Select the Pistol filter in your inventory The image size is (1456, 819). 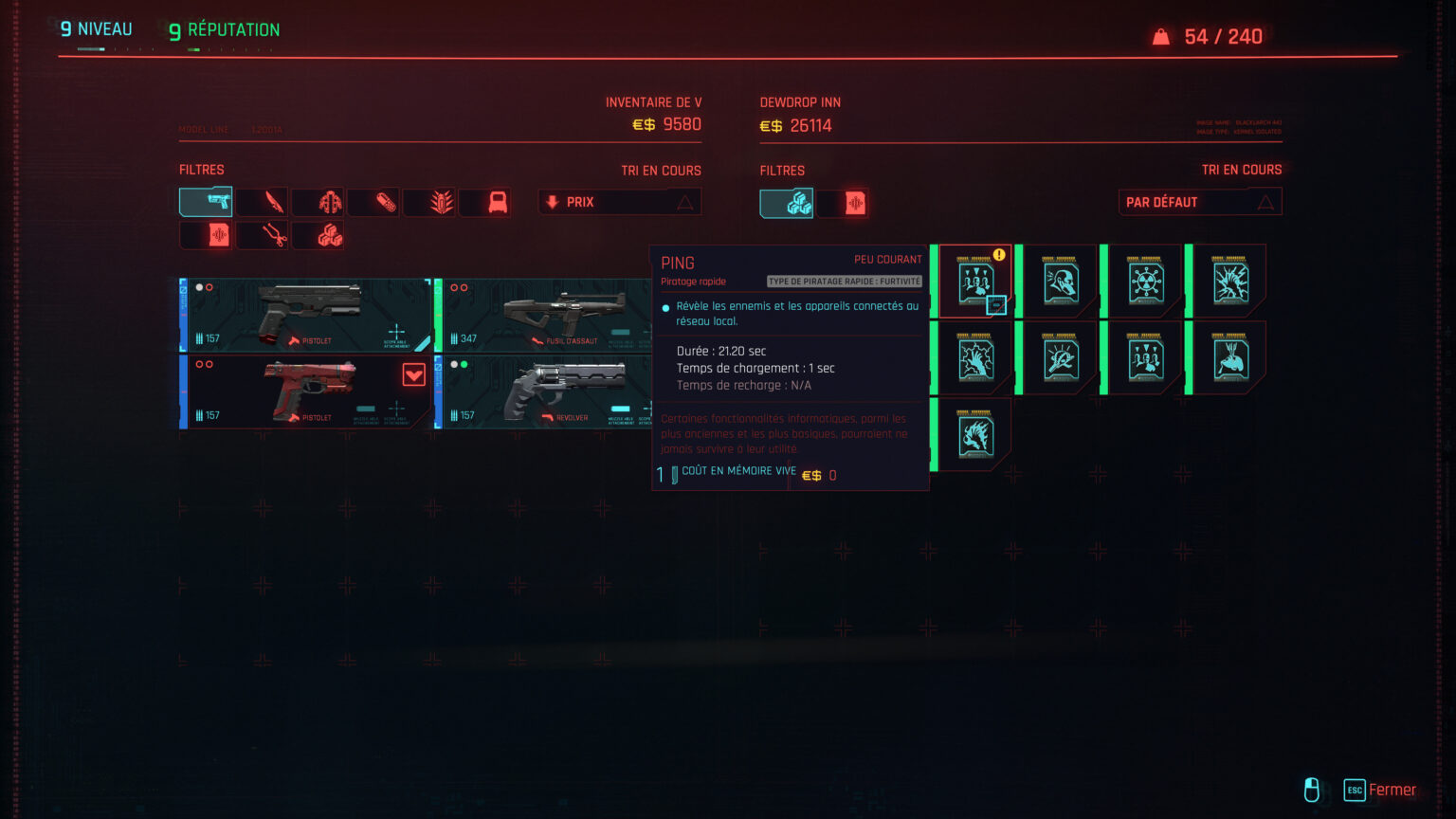coord(205,202)
